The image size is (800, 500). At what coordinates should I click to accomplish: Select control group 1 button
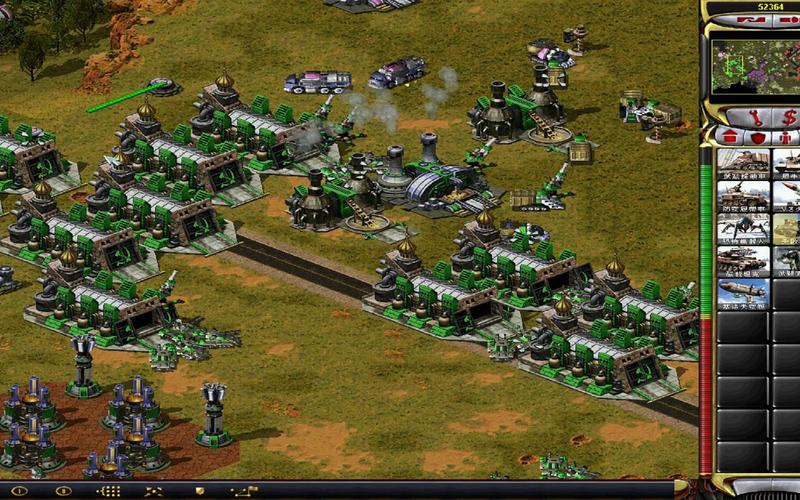[18, 492]
